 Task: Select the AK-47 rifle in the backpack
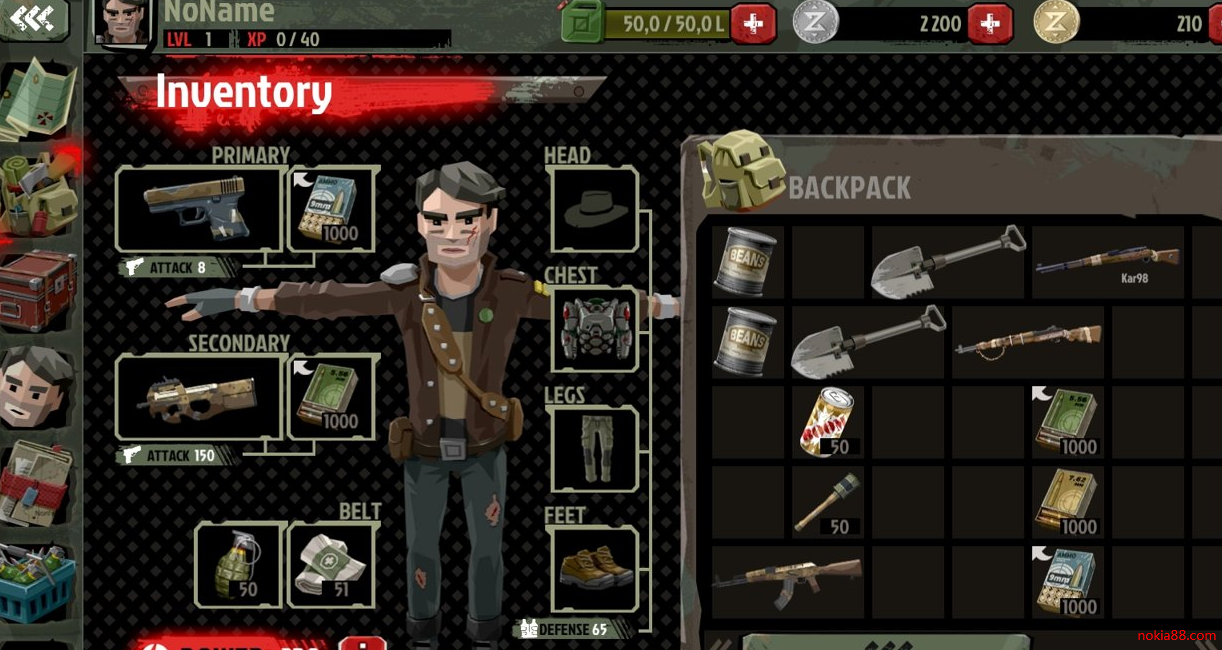tap(787, 582)
